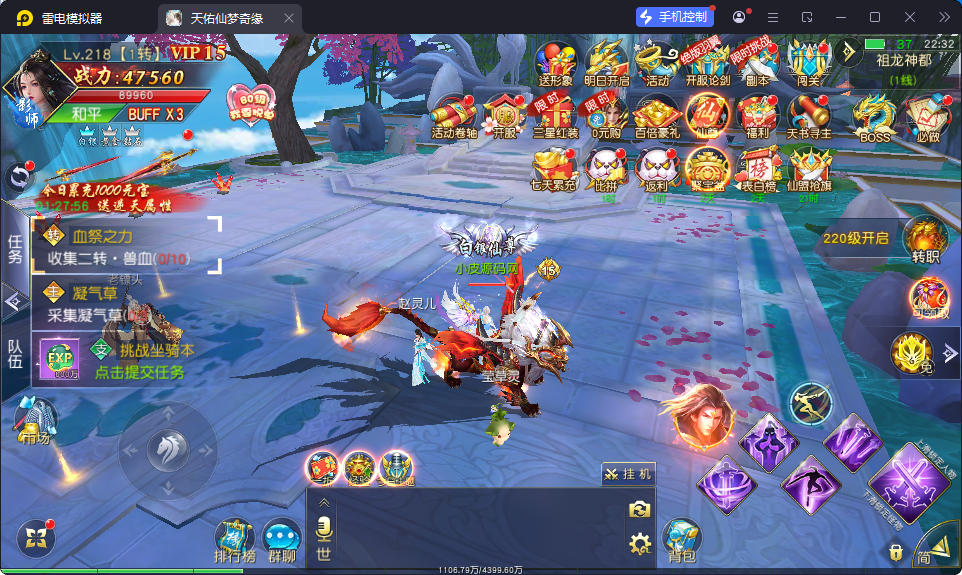The width and height of the screenshot is (962, 575).
Task: Open the 市场 market
Action: (34, 418)
